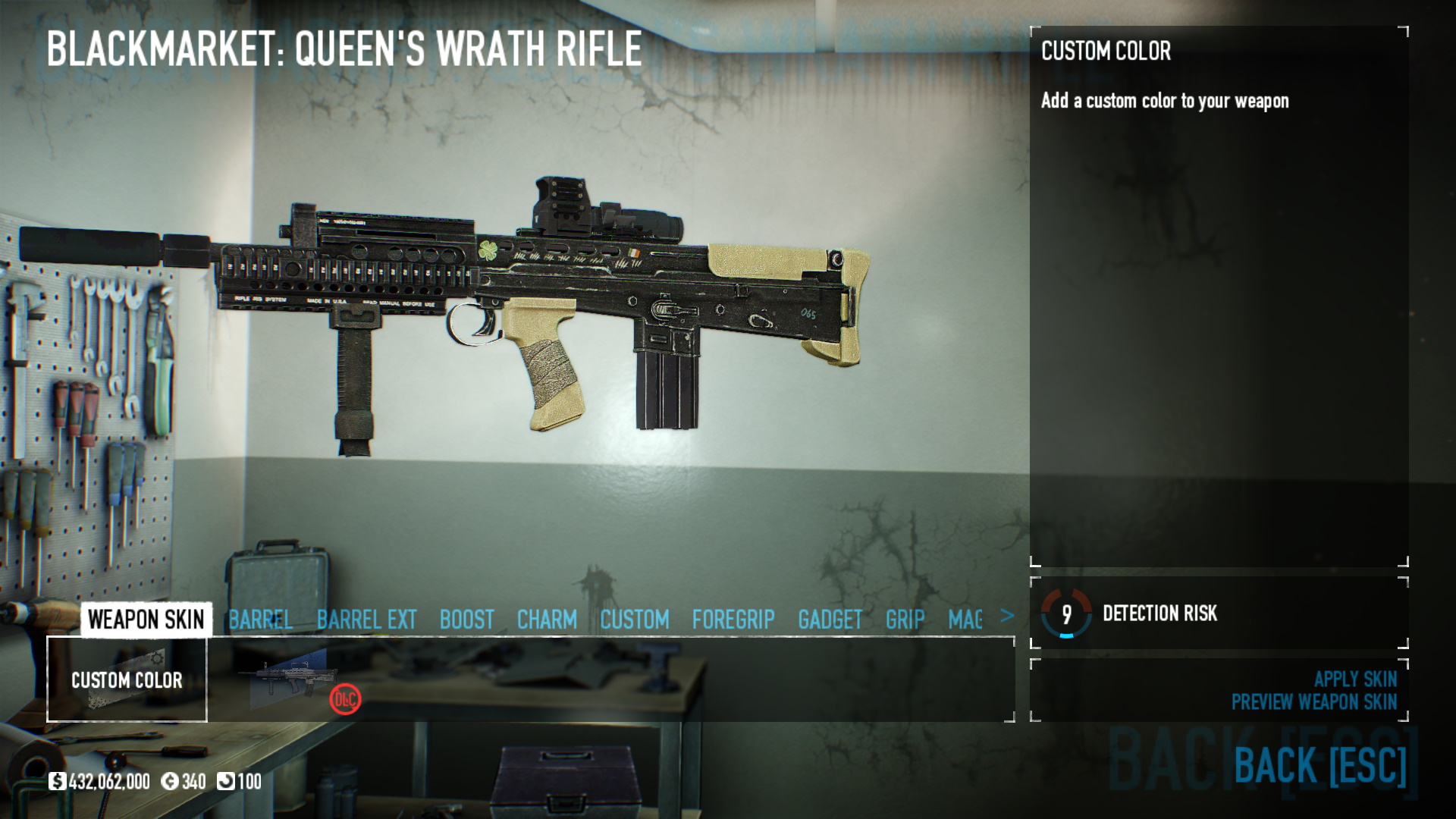Switch to the BARREL EXT tab
The height and width of the screenshot is (819, 1456).
366,620
